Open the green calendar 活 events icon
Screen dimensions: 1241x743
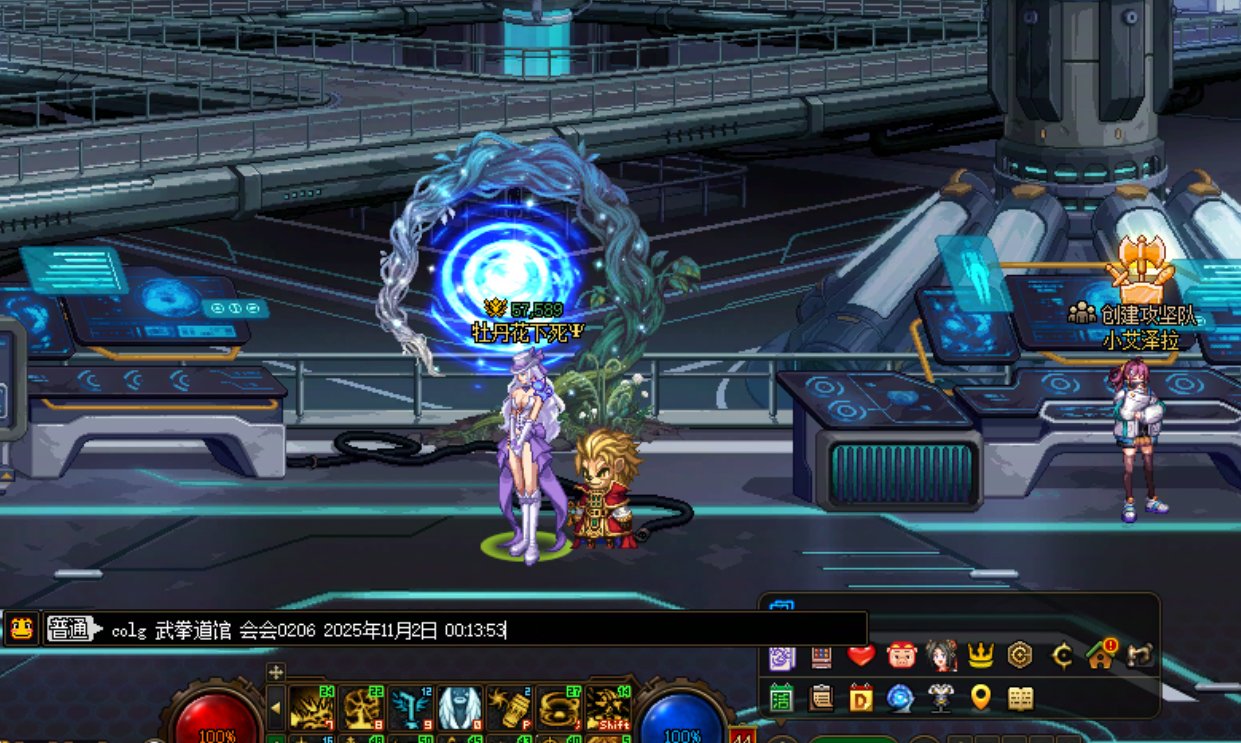tap(781, 698)
